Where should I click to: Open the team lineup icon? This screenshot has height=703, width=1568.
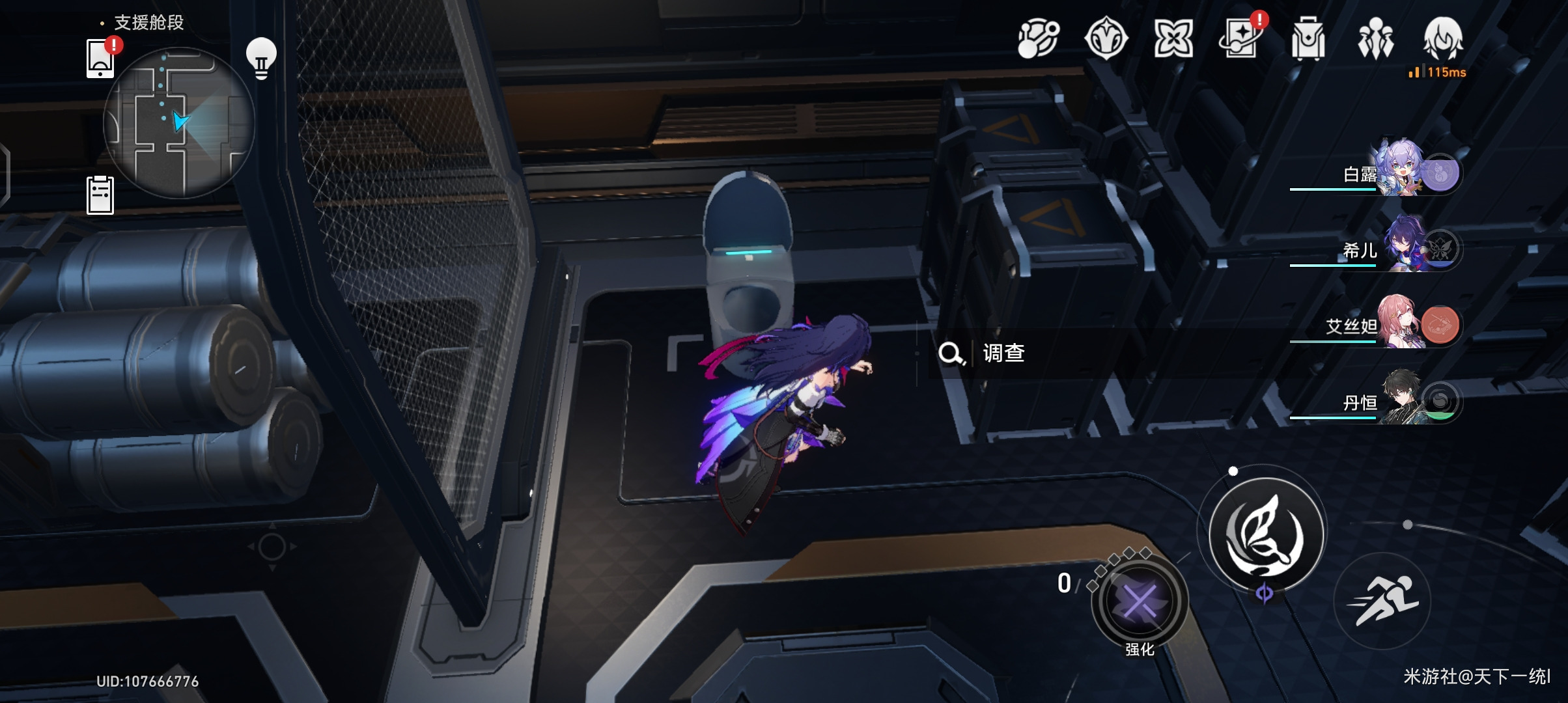click(x=1375, y=38)
